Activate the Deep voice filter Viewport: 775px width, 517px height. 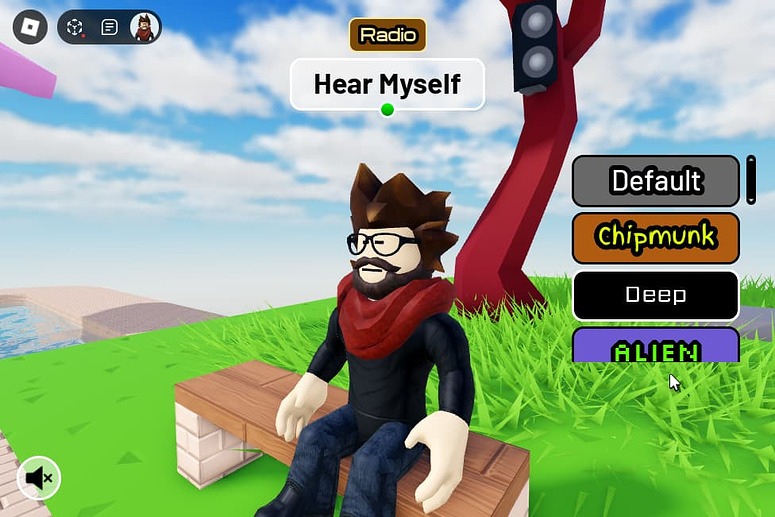[x=655, y=294]
